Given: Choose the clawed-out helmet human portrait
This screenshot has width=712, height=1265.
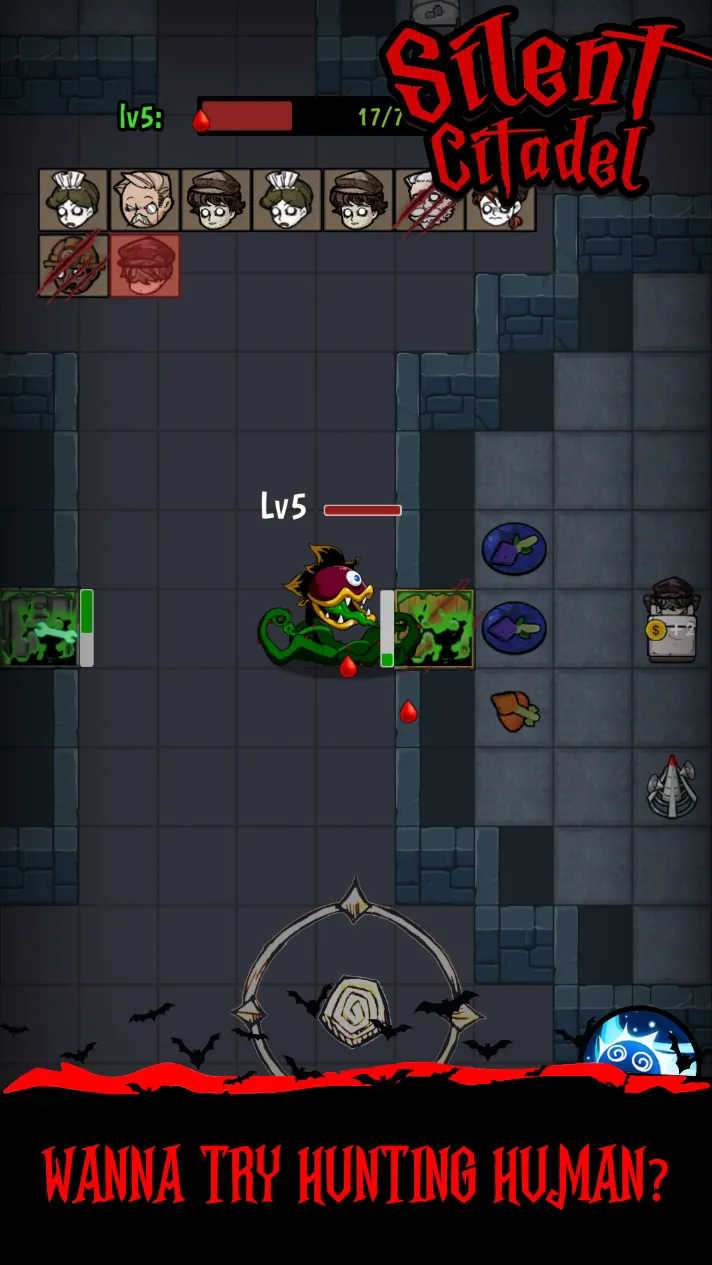Looking at the screenshot, I should pyautogui.click(x=73, y=266).
